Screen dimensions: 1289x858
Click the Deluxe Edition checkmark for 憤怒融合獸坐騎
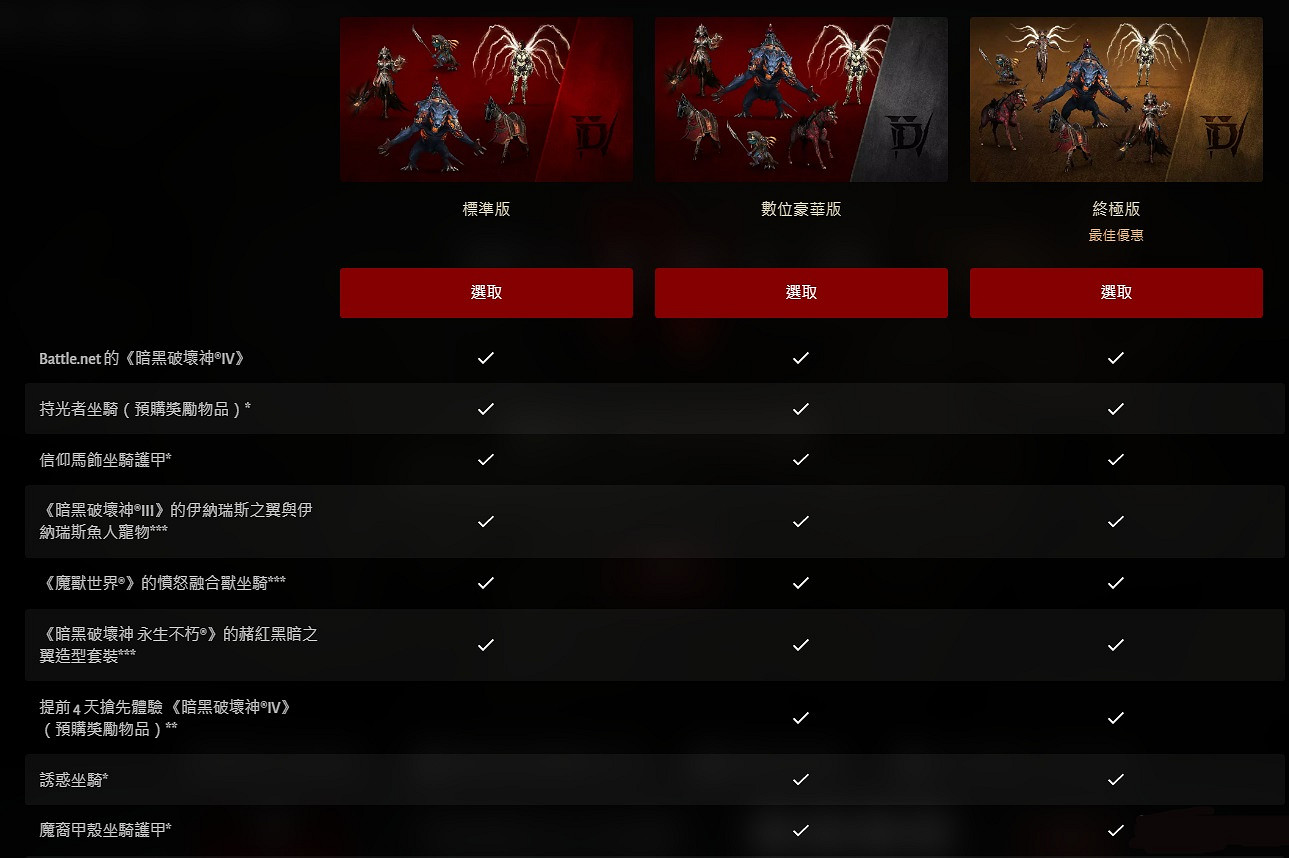800,583
